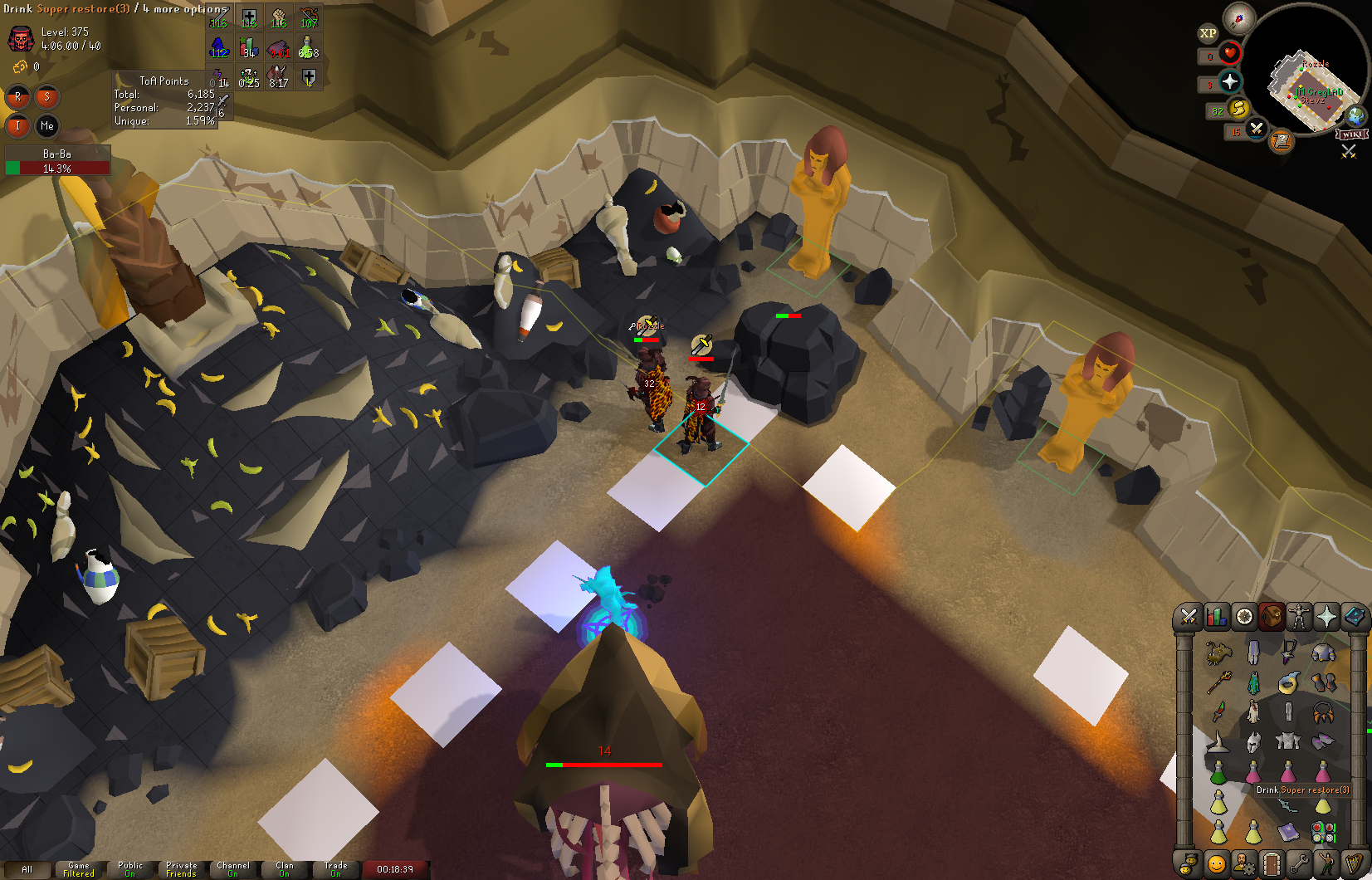
Task: Open the Combat Options tab
Action: (1189, 616)
